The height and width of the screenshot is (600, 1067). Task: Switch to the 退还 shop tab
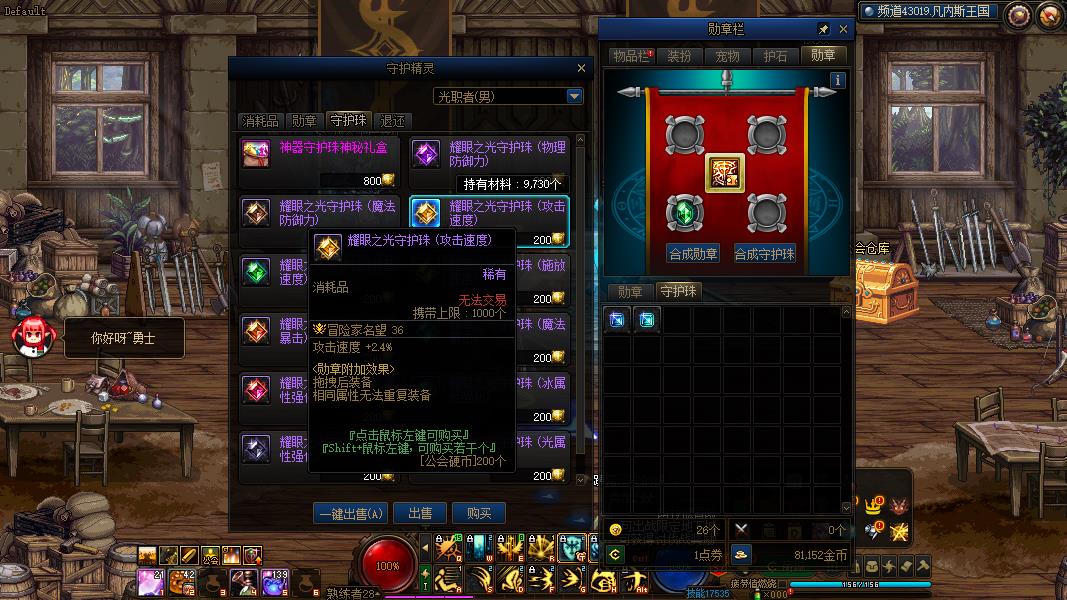393,121
